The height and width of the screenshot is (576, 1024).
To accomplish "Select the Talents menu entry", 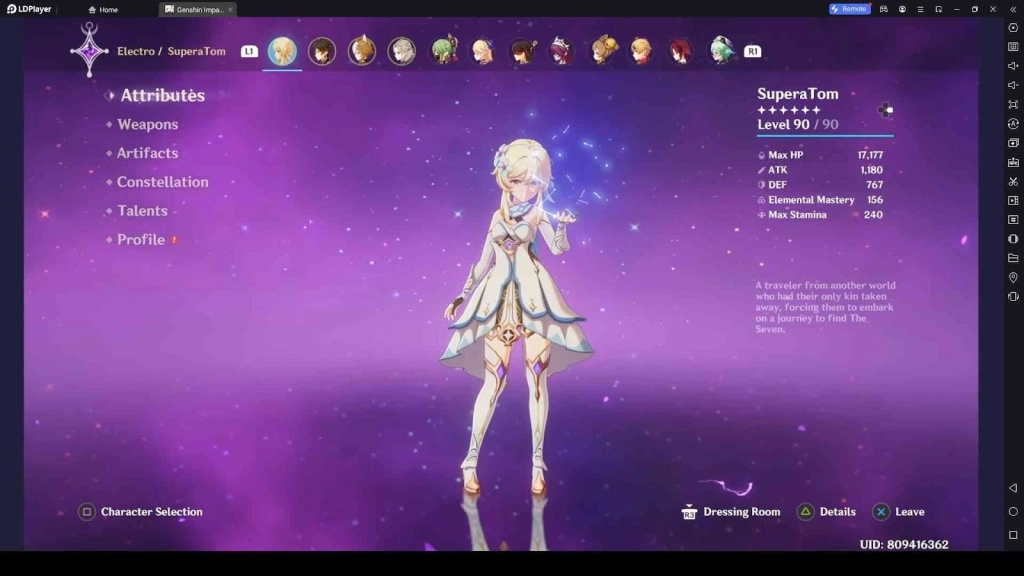I will point(142,211).
